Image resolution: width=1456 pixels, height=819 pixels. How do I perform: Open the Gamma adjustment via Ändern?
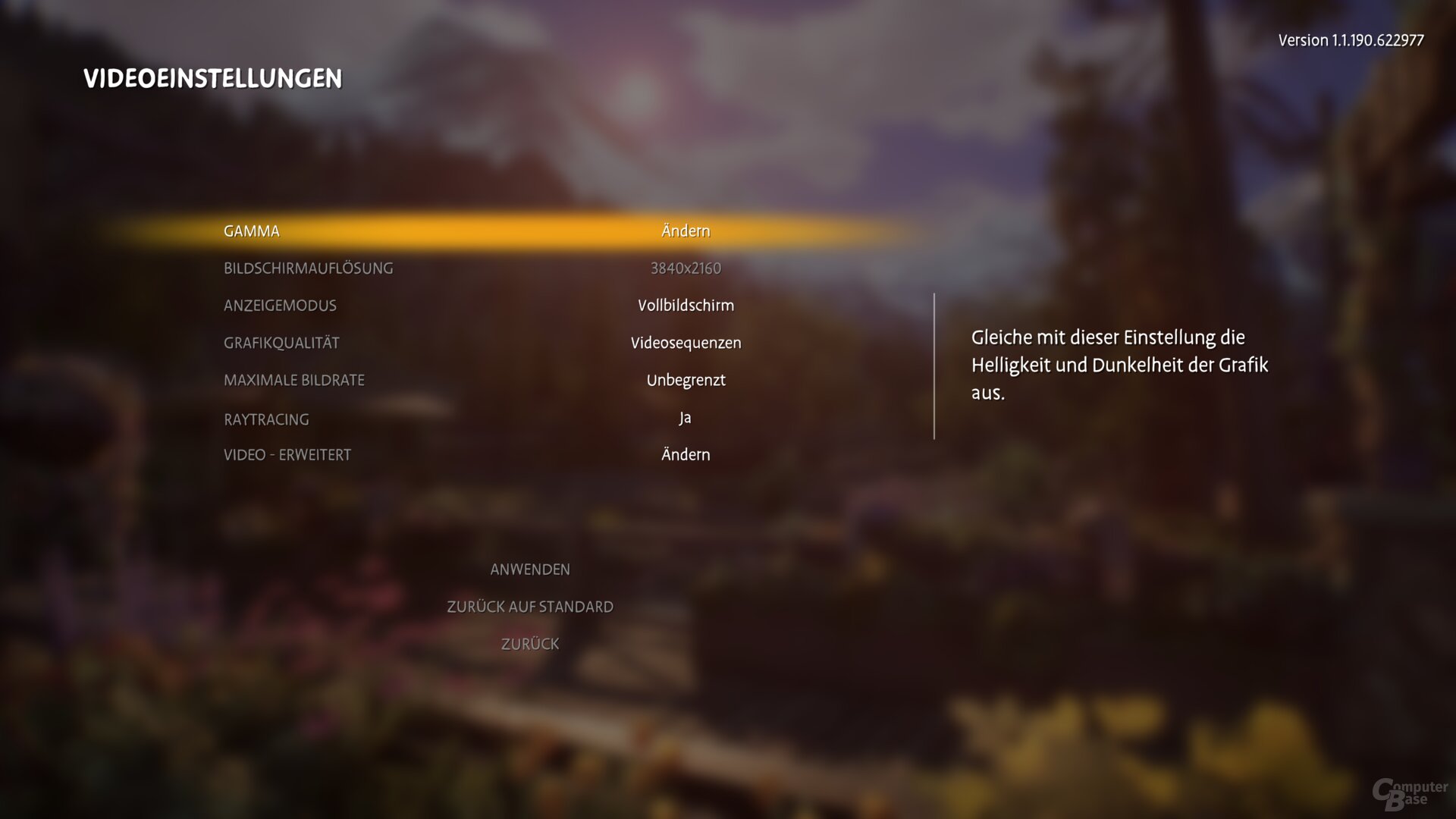coord(685,231)
